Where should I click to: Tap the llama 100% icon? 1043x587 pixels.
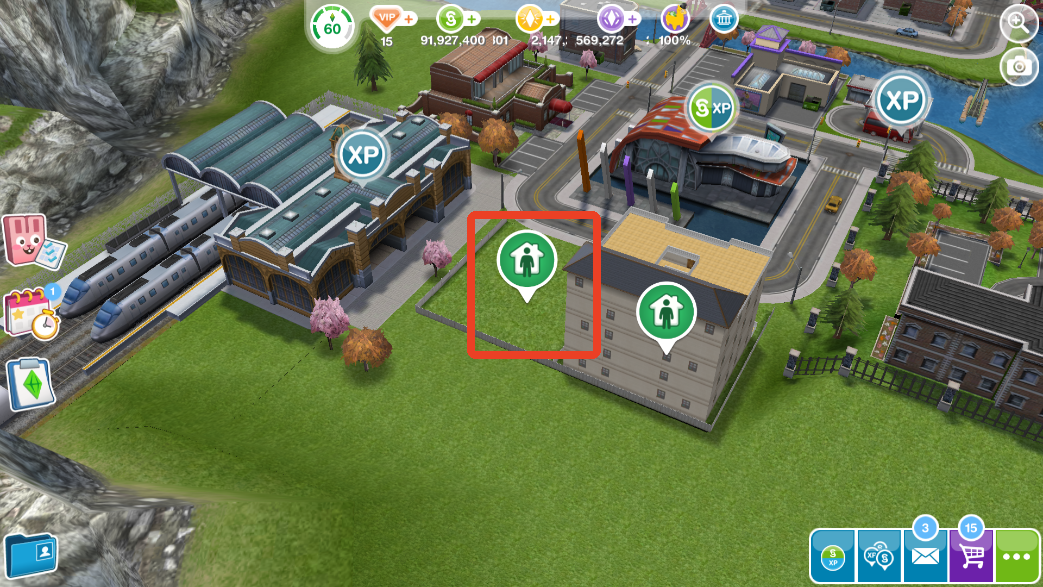tap(675, 19)
